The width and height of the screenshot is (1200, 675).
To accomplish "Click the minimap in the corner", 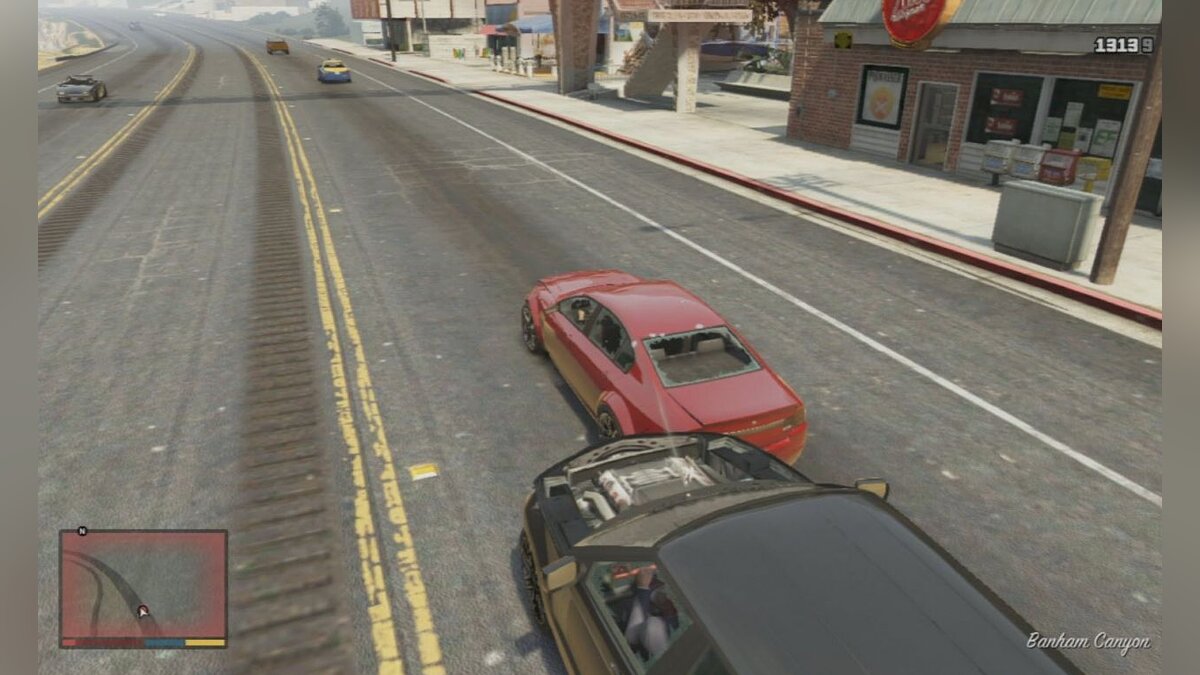I will pos(143,585).
